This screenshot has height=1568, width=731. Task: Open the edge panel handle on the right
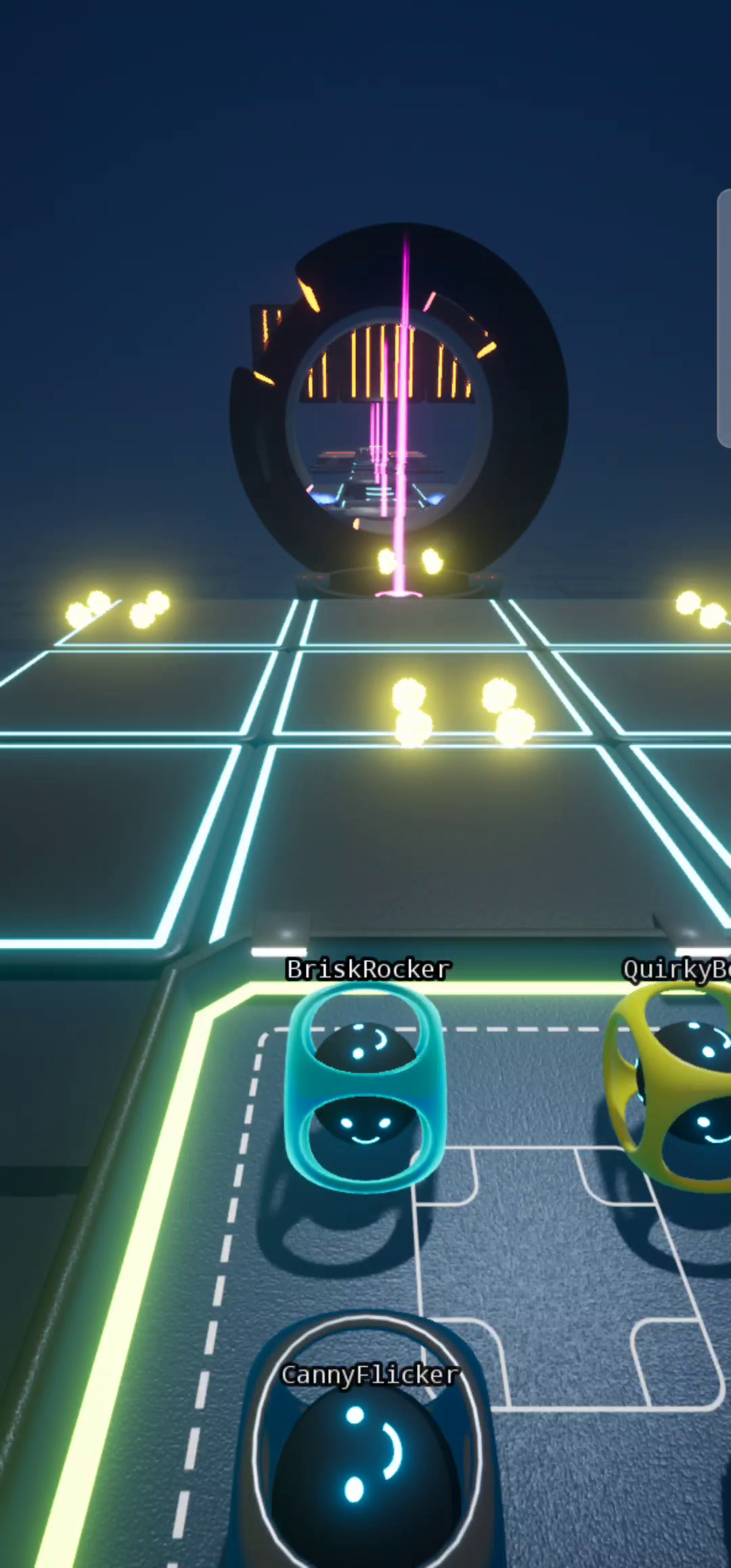coord(724,318)
